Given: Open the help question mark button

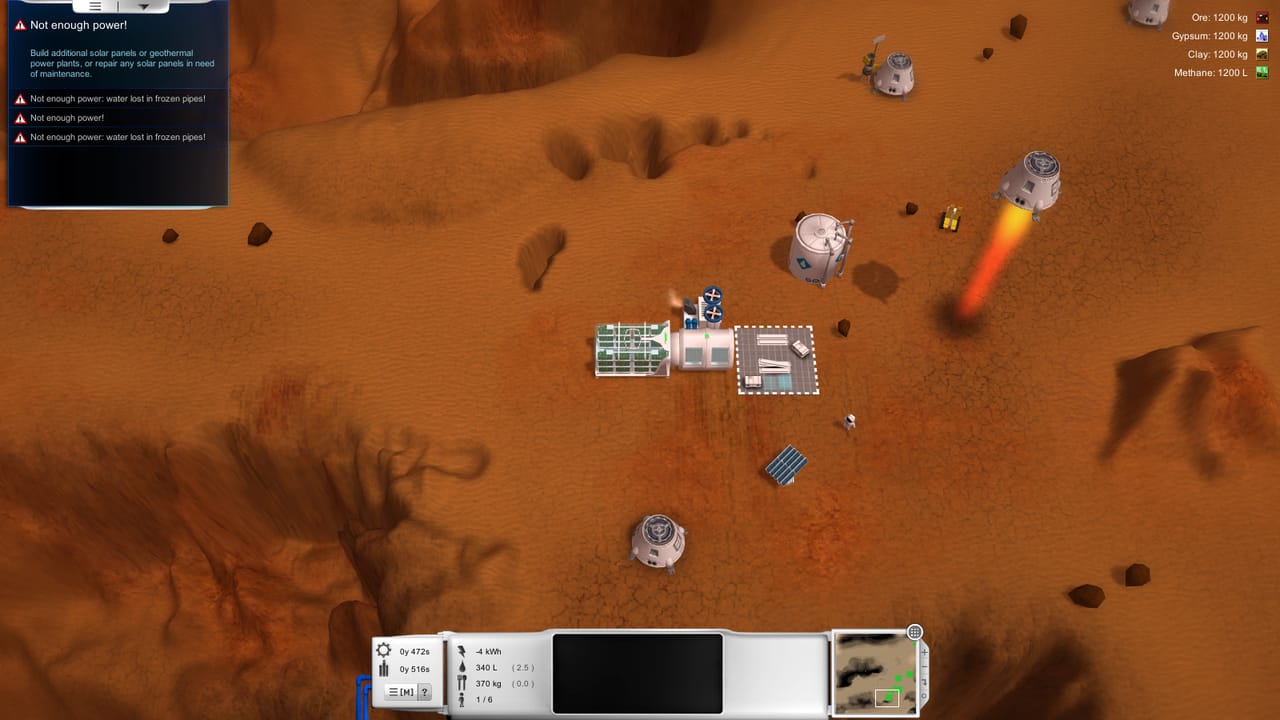Looking at the screenshot, I should pos(426,691).
